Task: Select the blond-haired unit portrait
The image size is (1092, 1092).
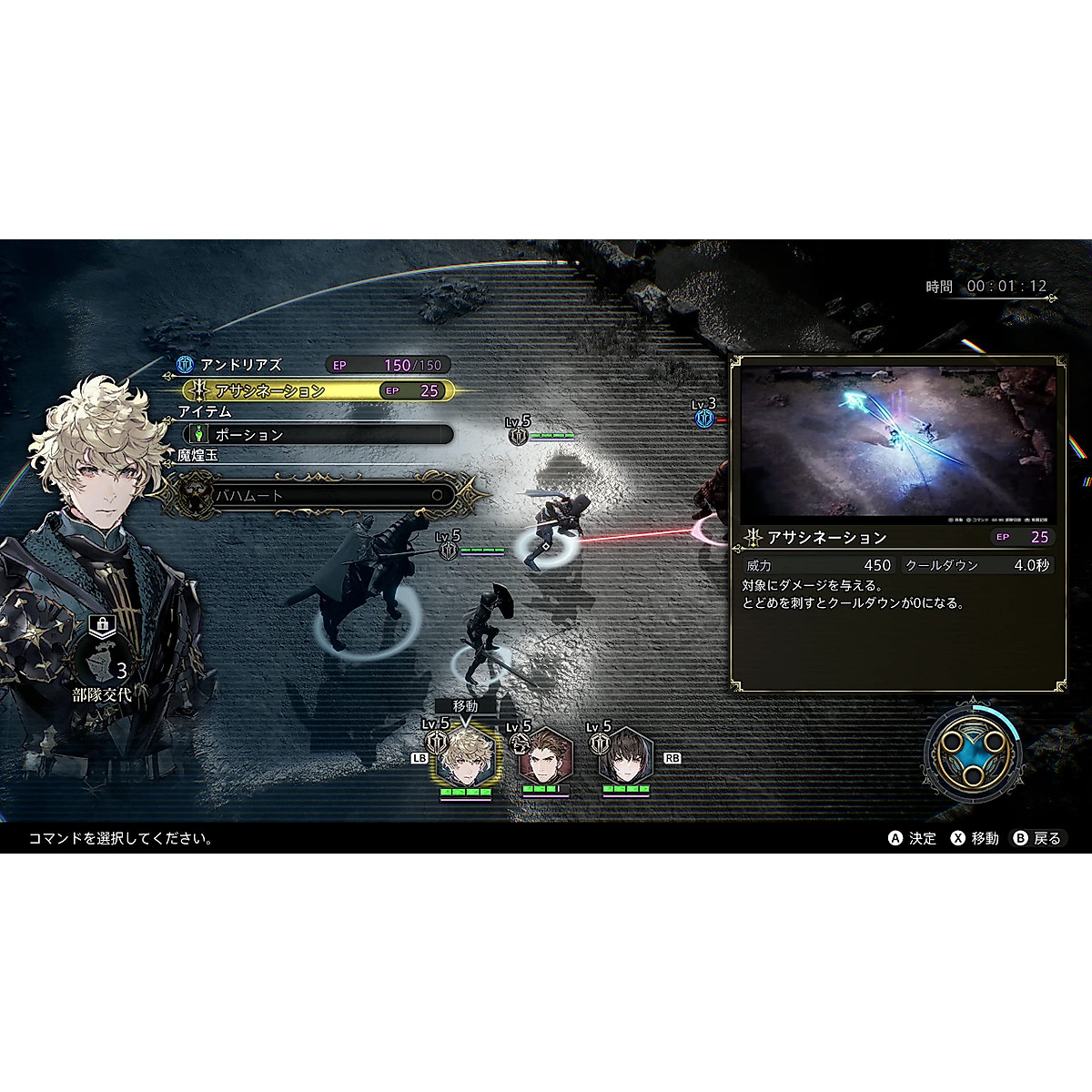Action: coord(465,757)
